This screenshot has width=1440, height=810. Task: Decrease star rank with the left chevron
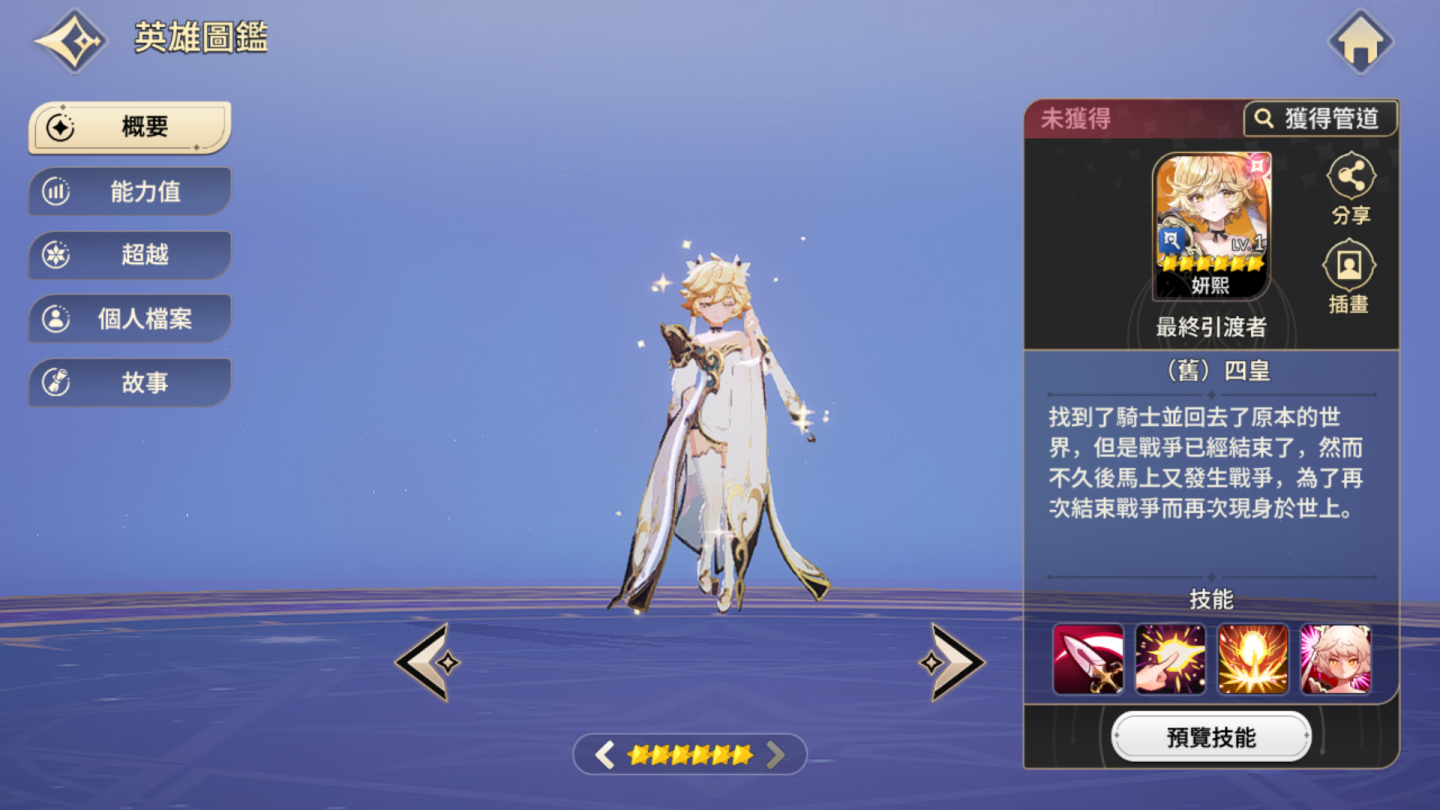[604, 755]
